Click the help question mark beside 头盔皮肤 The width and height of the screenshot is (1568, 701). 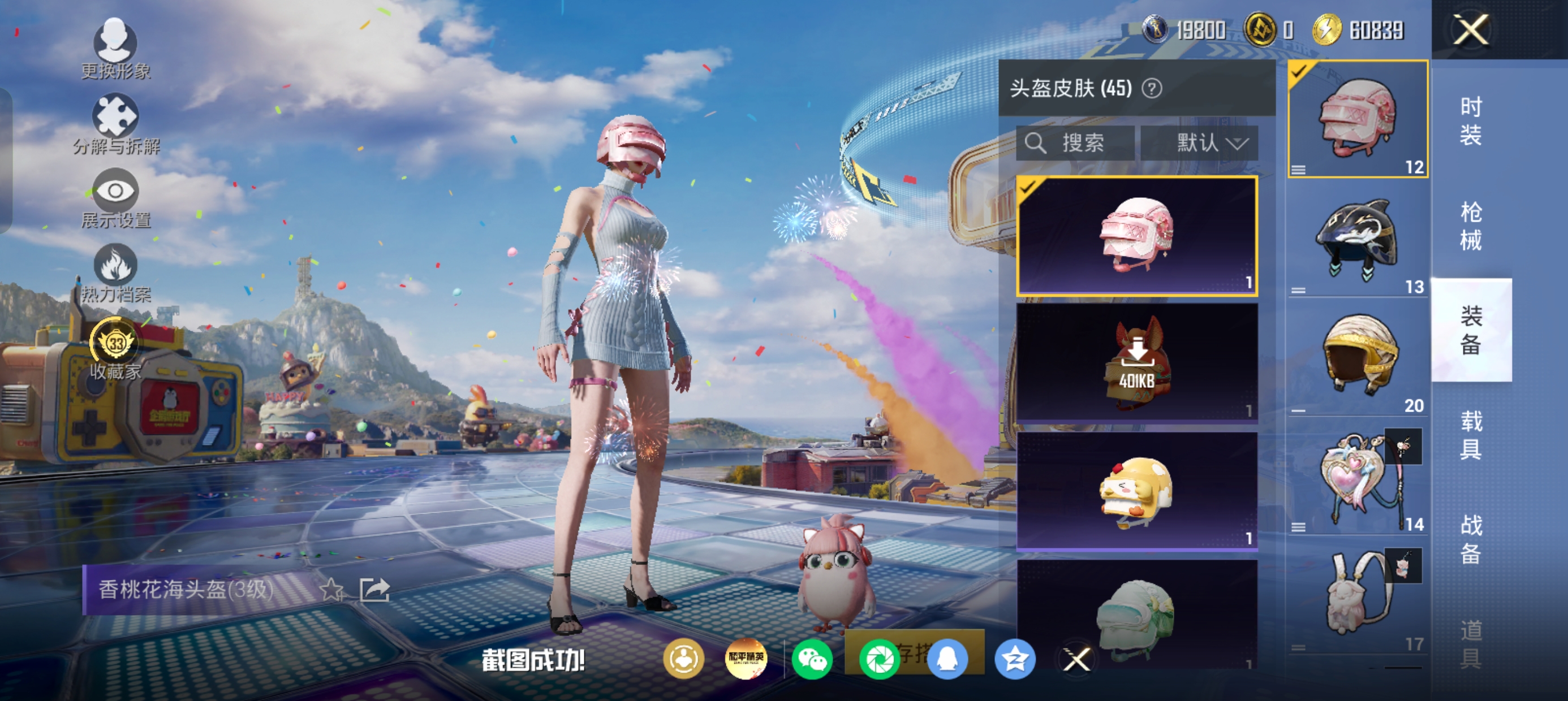(1152, 89)
